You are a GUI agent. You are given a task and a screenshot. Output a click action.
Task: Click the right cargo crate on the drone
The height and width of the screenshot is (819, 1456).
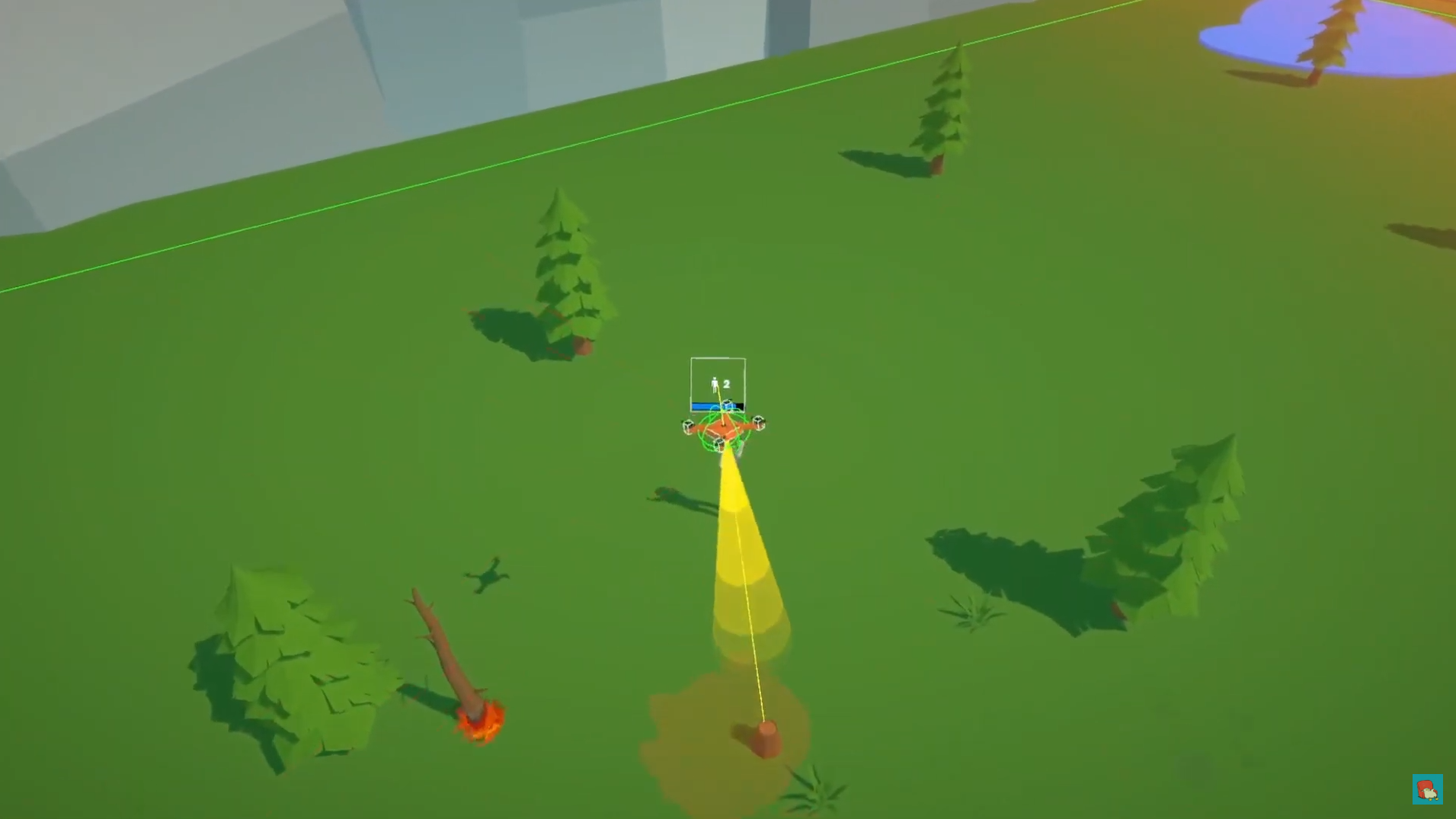coord(758,422)
